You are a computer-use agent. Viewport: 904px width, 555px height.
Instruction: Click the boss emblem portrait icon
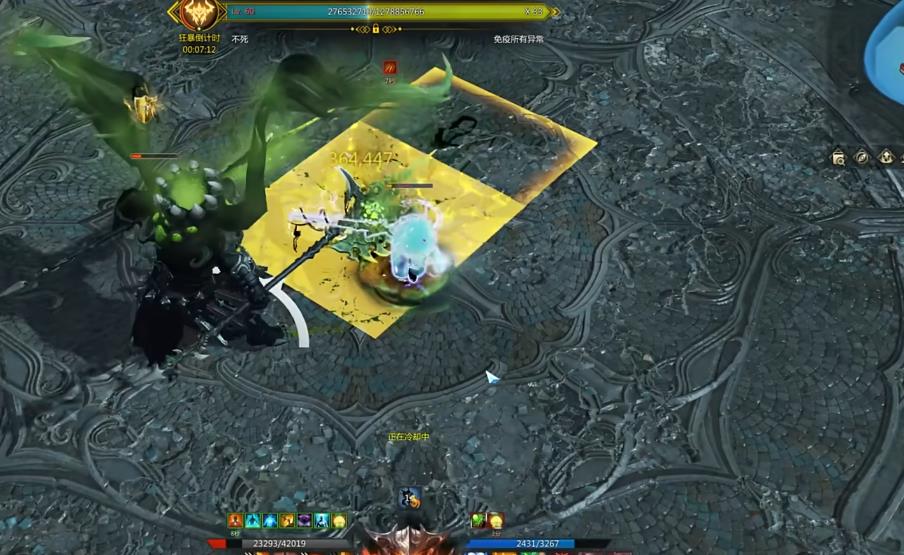point(196,13)
